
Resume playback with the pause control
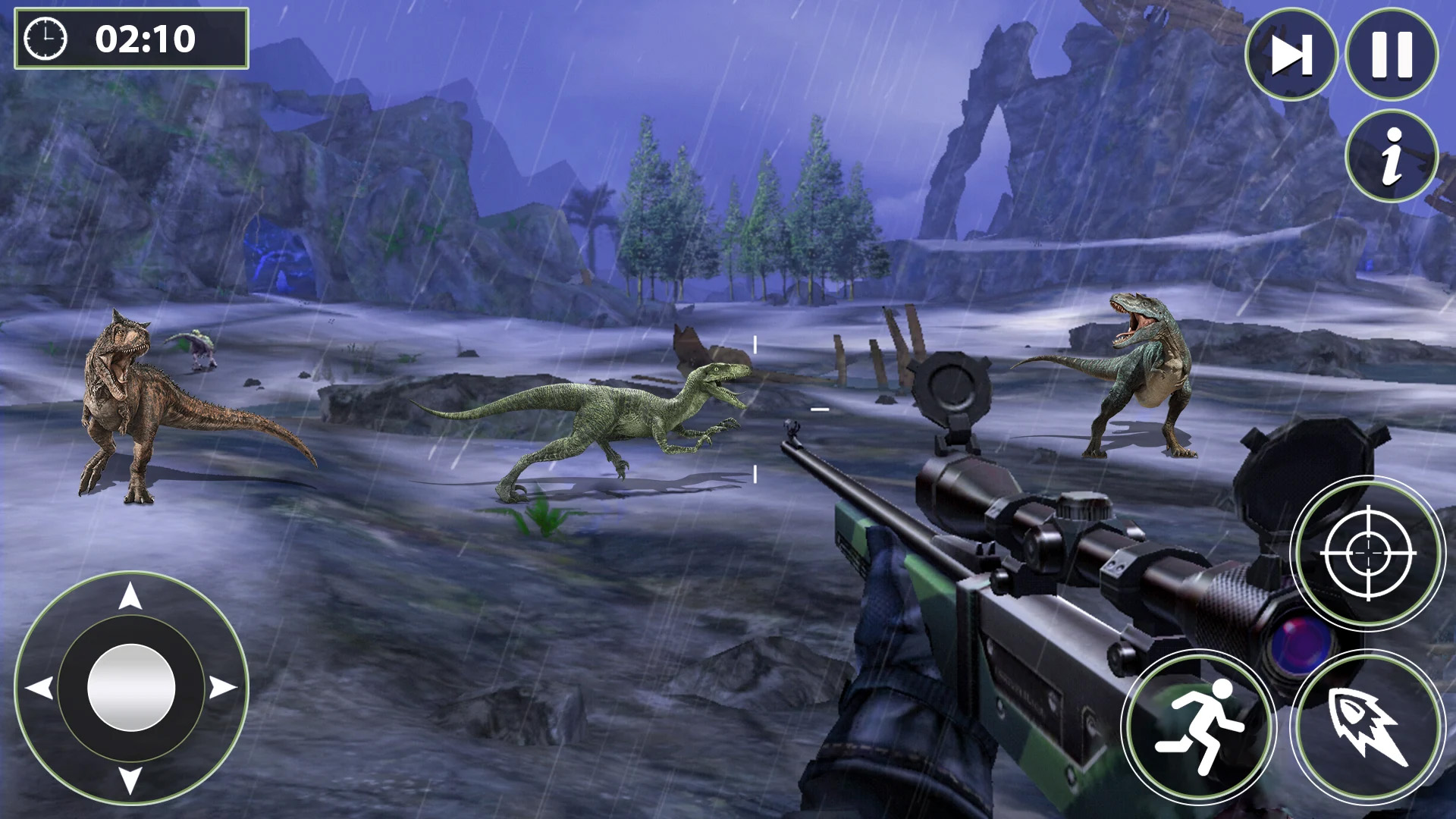click(x=1392, y=55)
